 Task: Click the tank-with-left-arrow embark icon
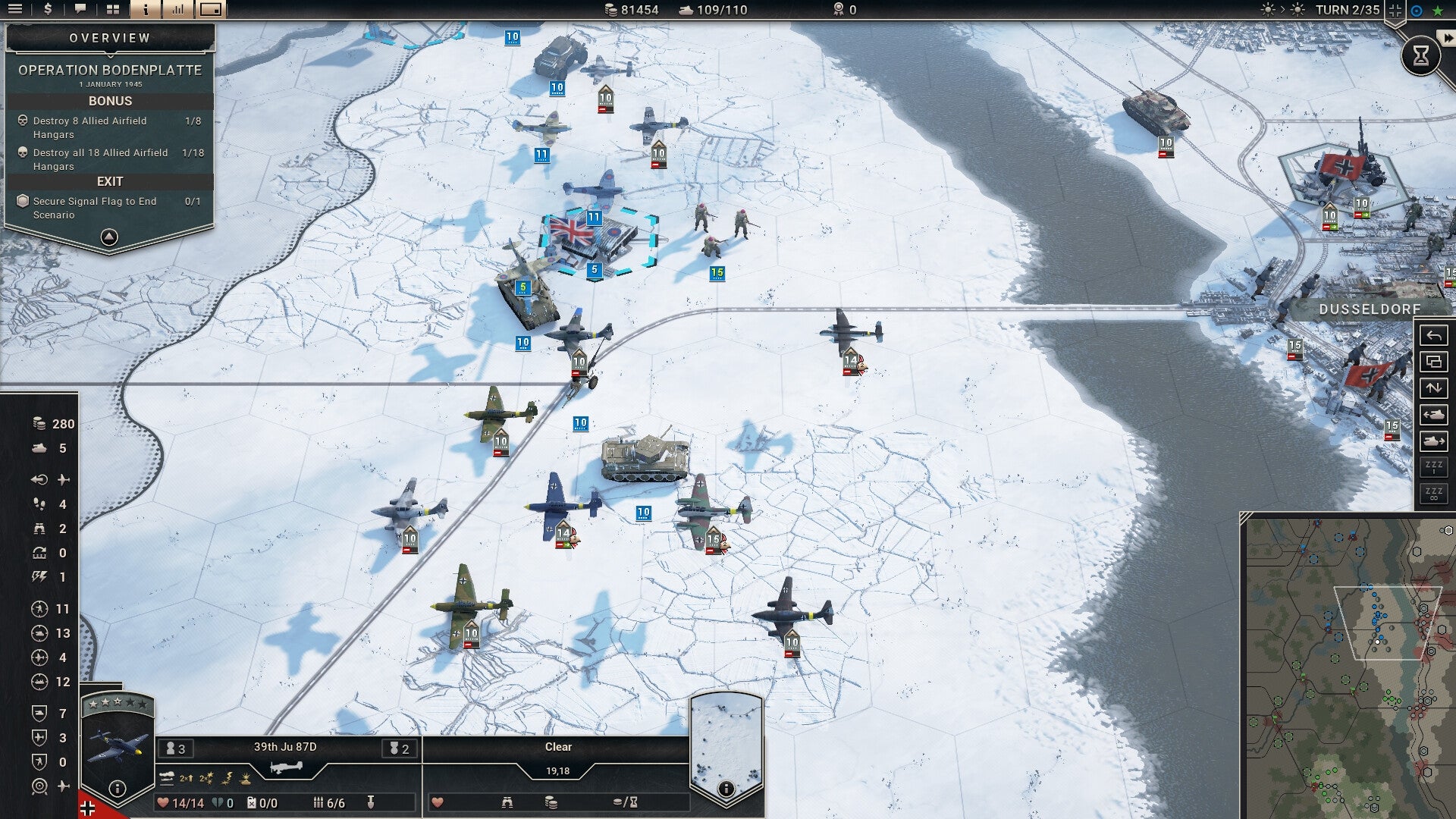pos(1434,414)
